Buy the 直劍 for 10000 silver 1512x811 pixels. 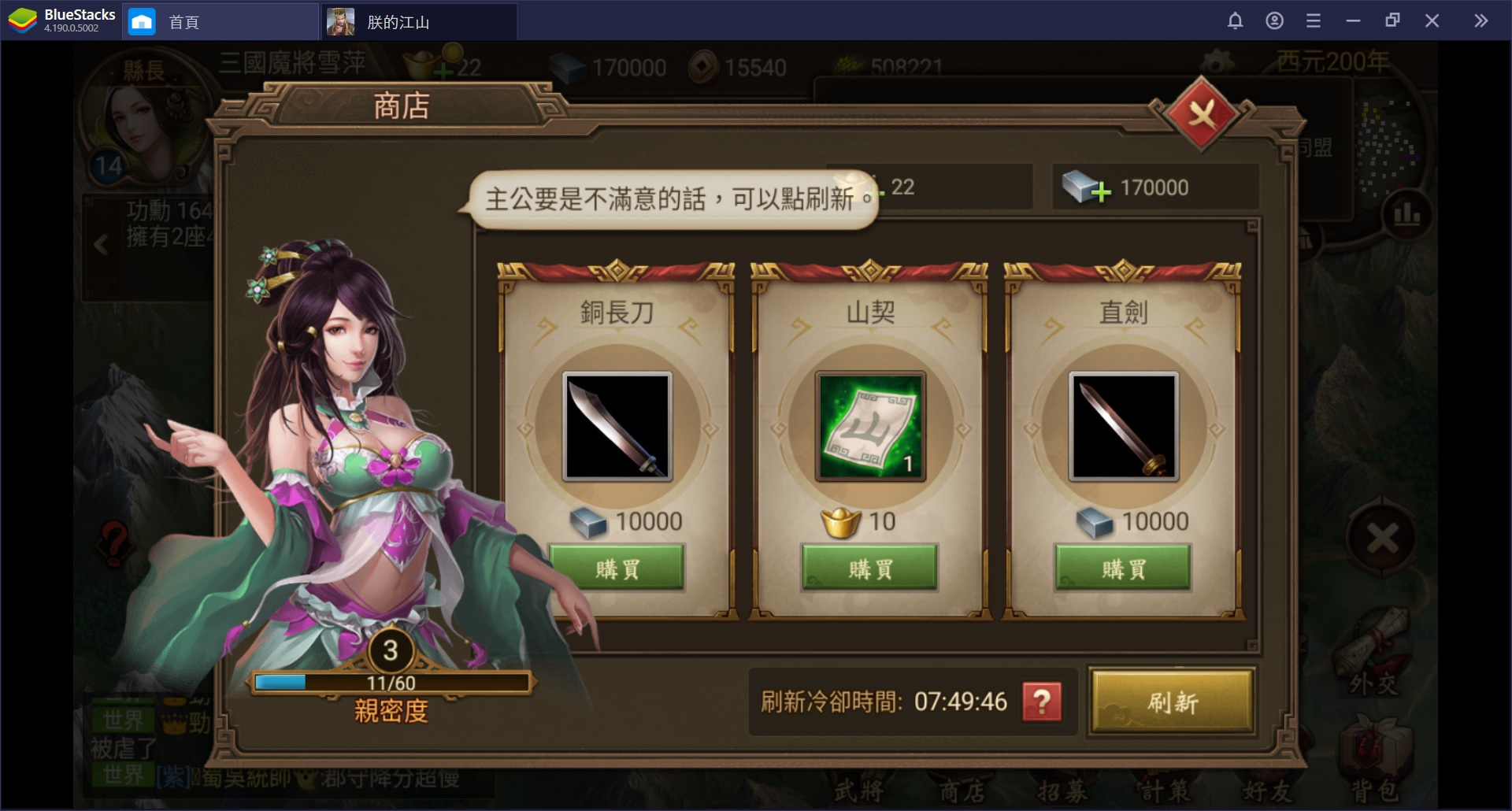tap(1123, 568)
